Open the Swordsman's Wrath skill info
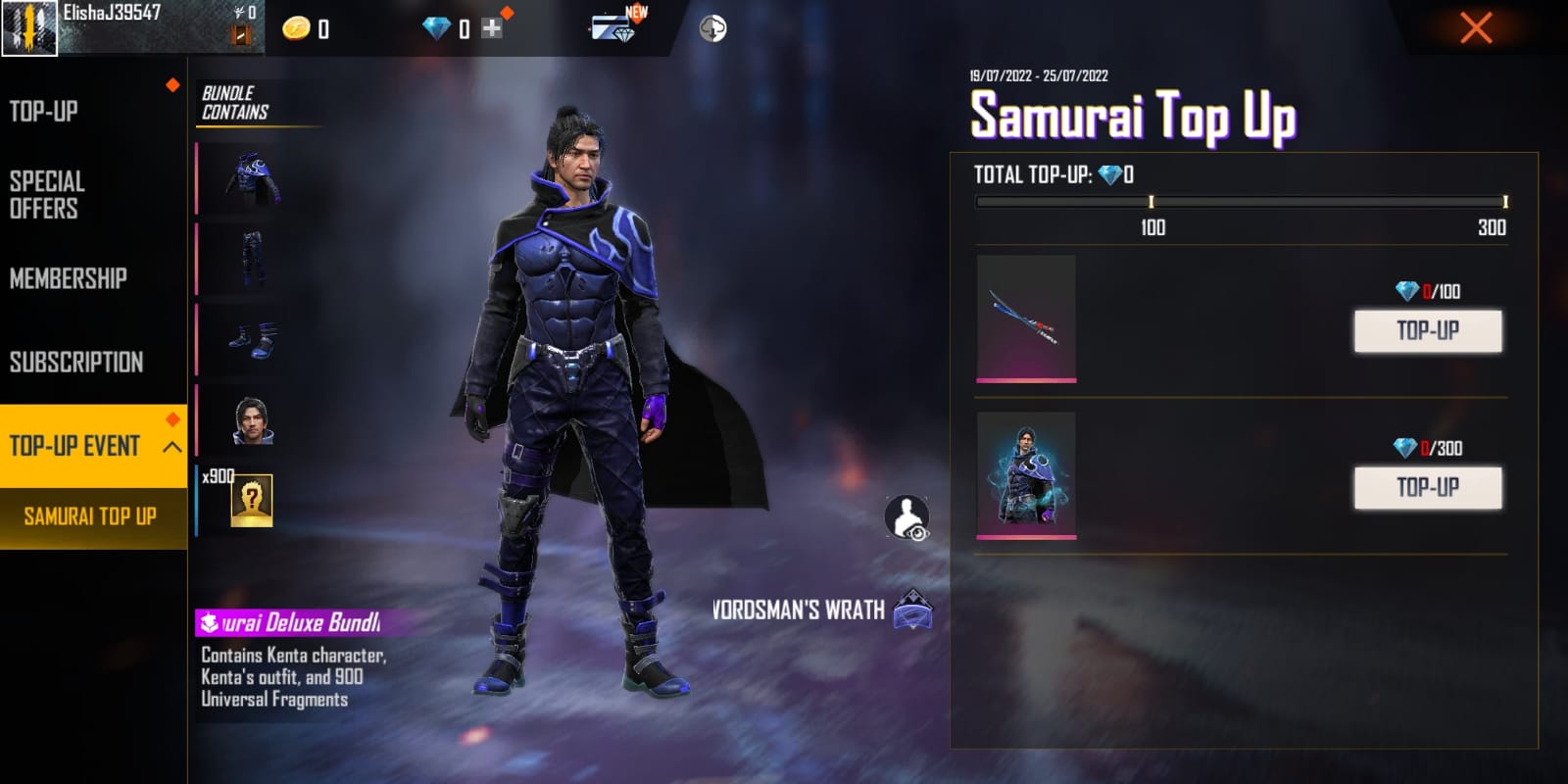 912,610
